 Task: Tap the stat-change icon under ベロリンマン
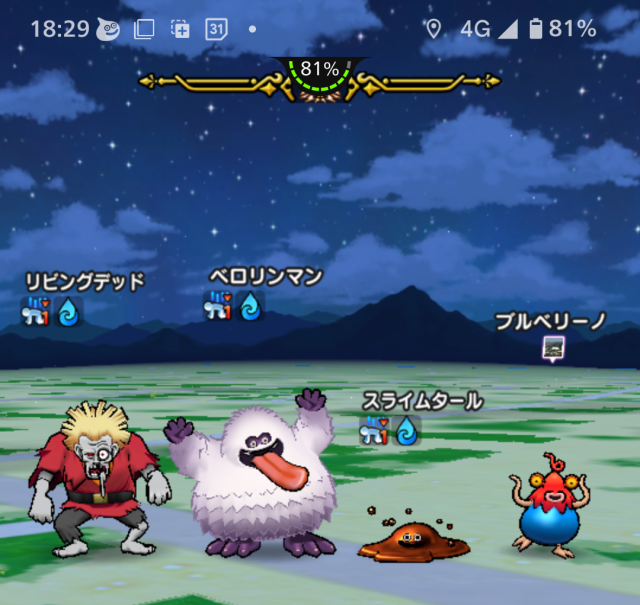coord(219,306)
